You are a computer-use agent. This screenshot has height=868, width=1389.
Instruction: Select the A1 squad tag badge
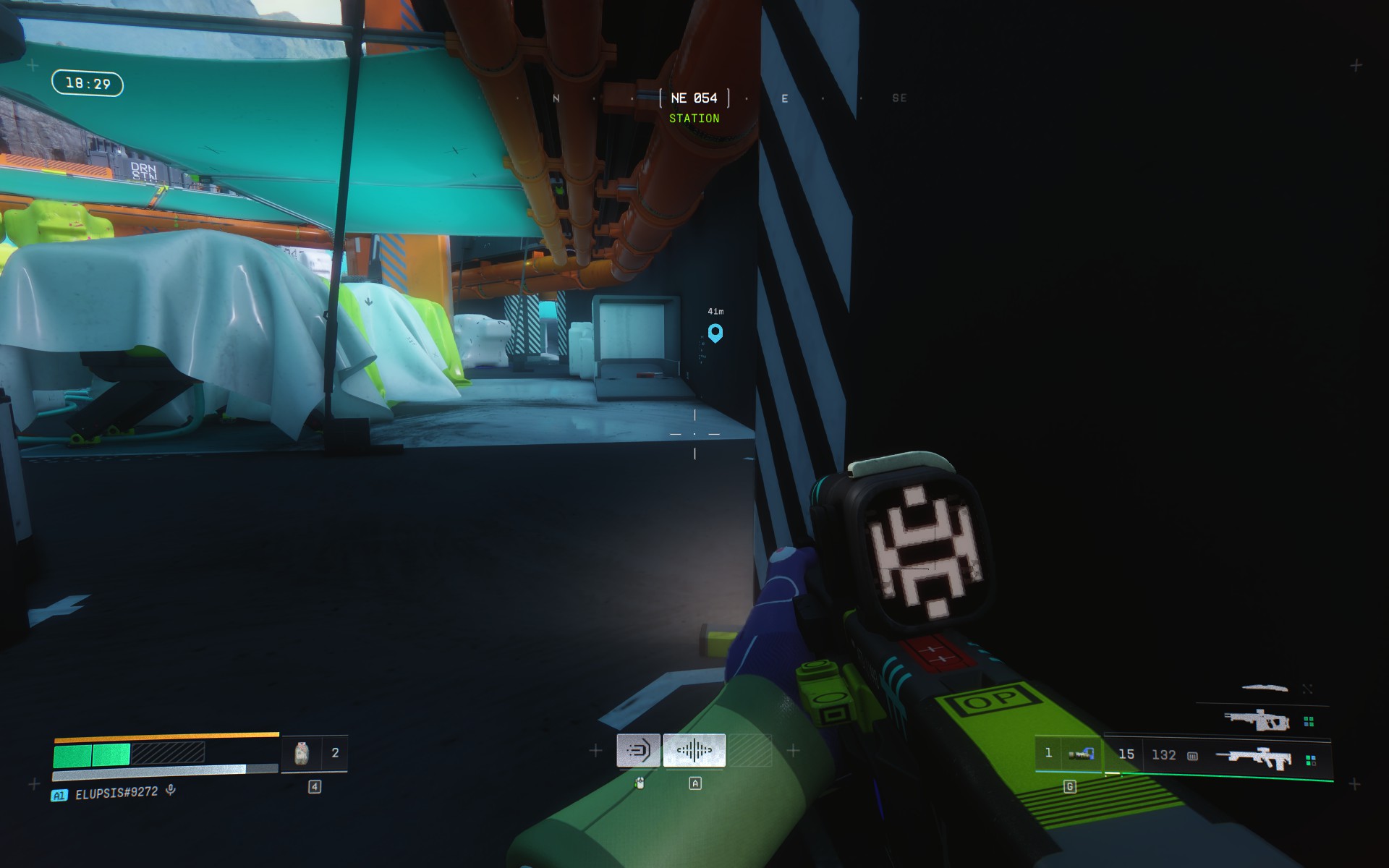point(59,795)
